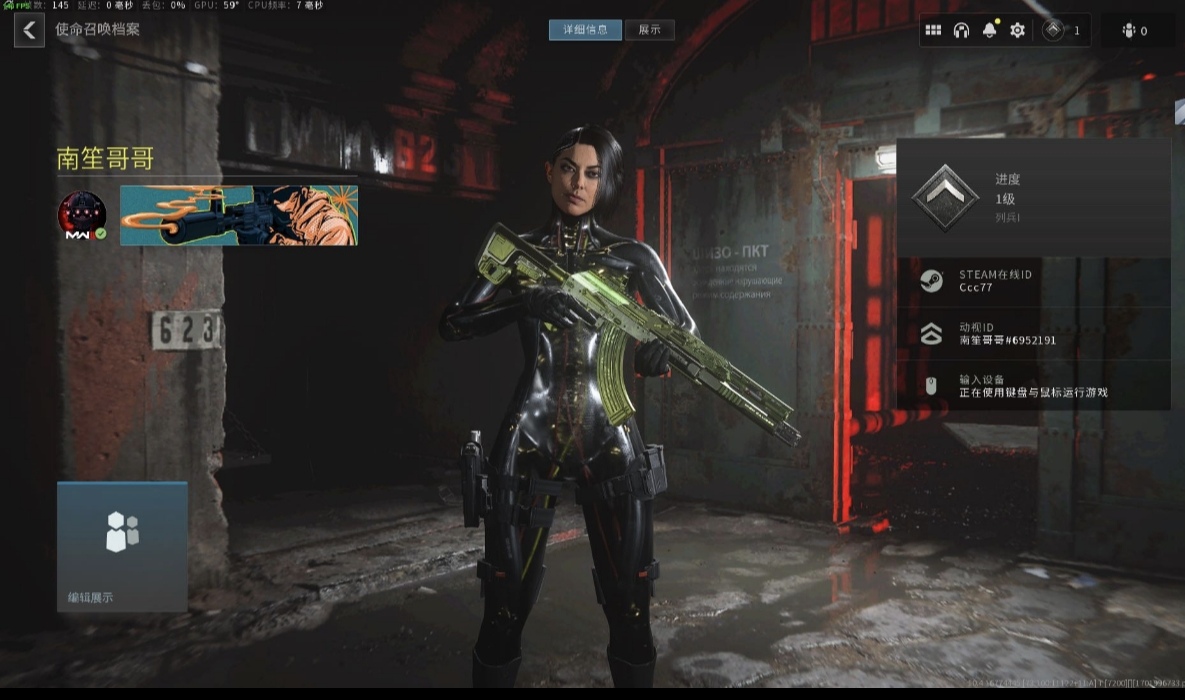Screen dimensions: 1185x700
Task: Click the round MW emblem avatar
Action: coord(82,216)
